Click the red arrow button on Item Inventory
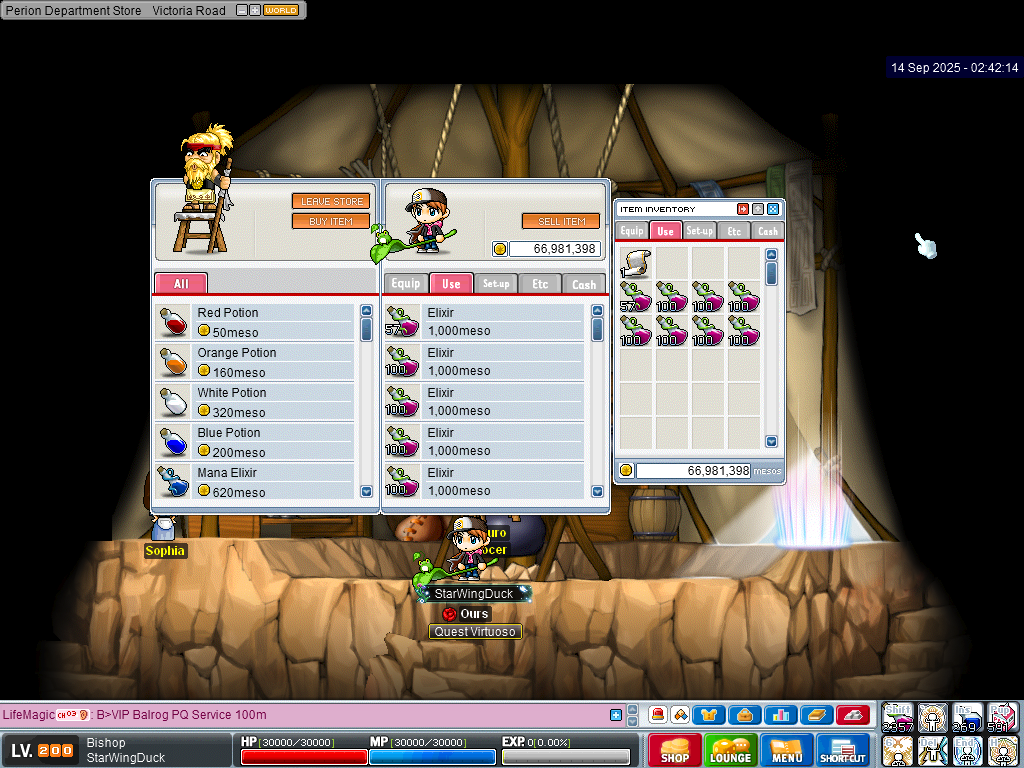Screen dimensions: 1024x768 (x=743, y=209)
